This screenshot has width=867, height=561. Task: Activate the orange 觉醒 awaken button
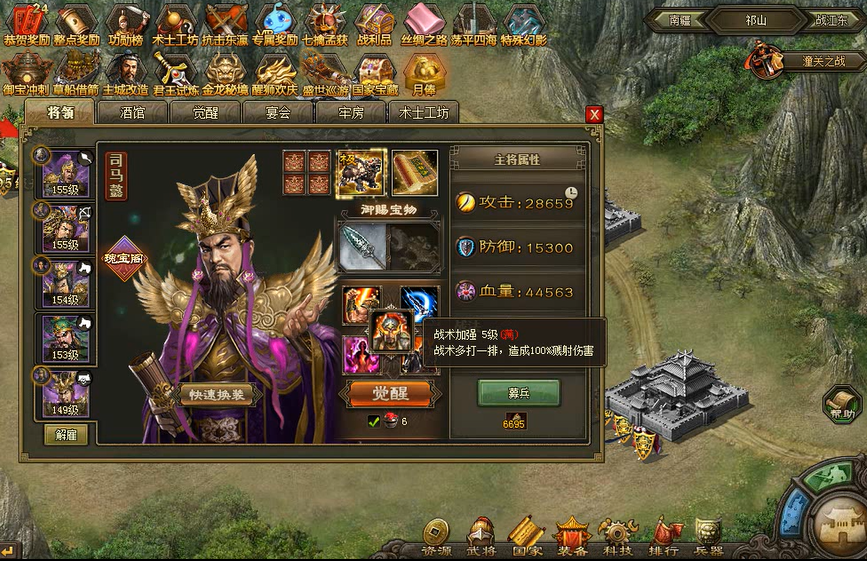tap(389, 393)
